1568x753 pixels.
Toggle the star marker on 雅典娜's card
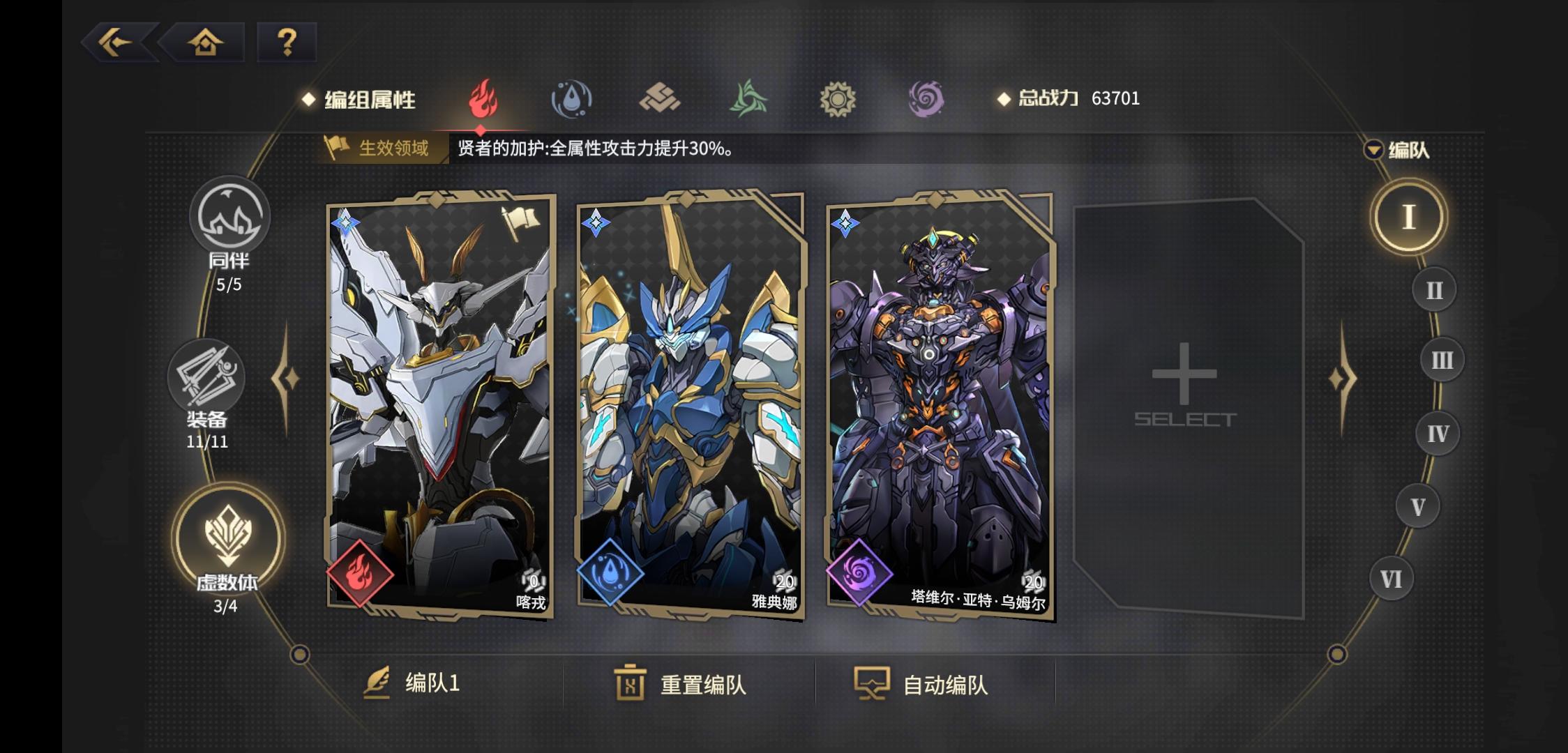pyautogui.click(x=596, y=222)
